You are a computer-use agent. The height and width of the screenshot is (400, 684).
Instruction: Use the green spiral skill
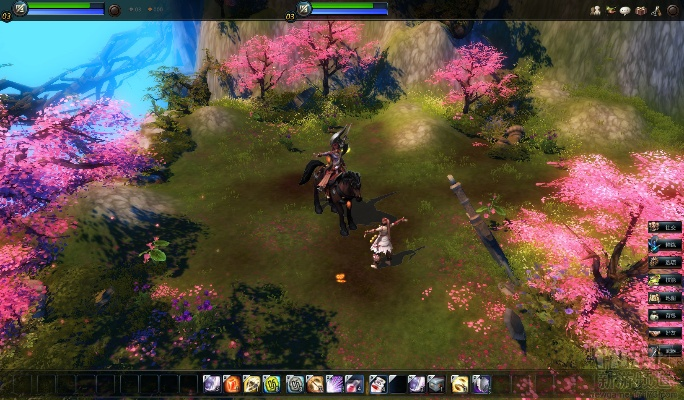[x=271, y=383]
